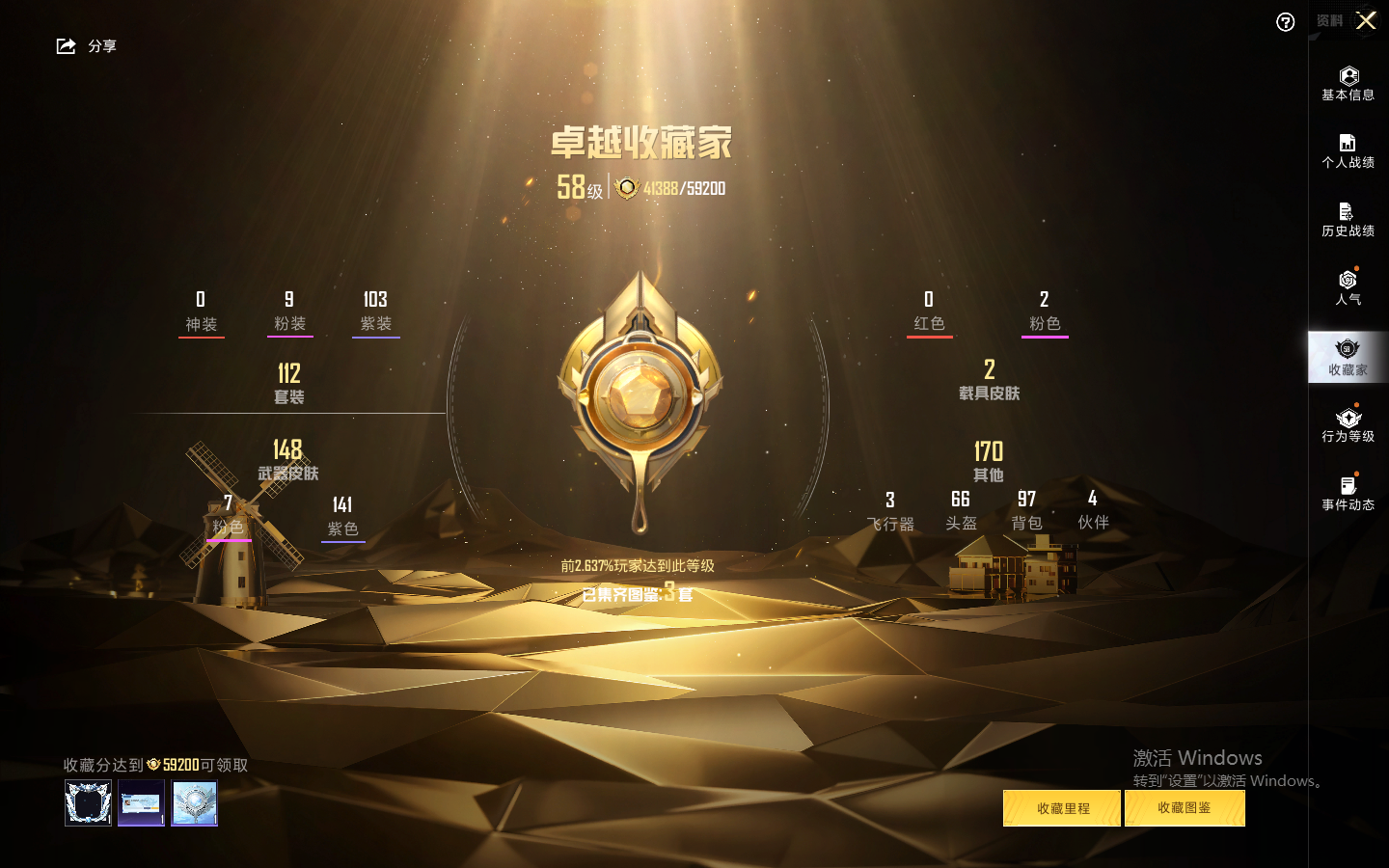The image size is (1389, 868).
Task: Go to the 行为等级 tab
Action: pyautogui.click(x=1348, y=425)
